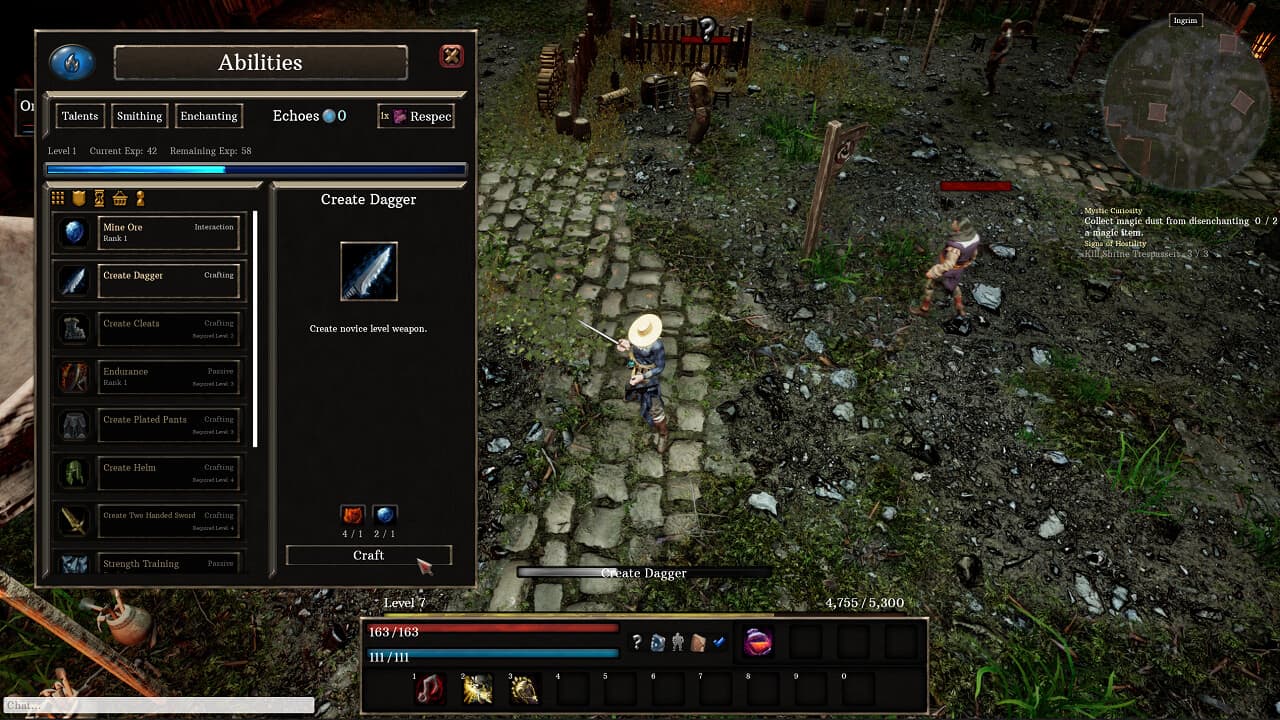Select the Endurance passive ability

point(169,377)
